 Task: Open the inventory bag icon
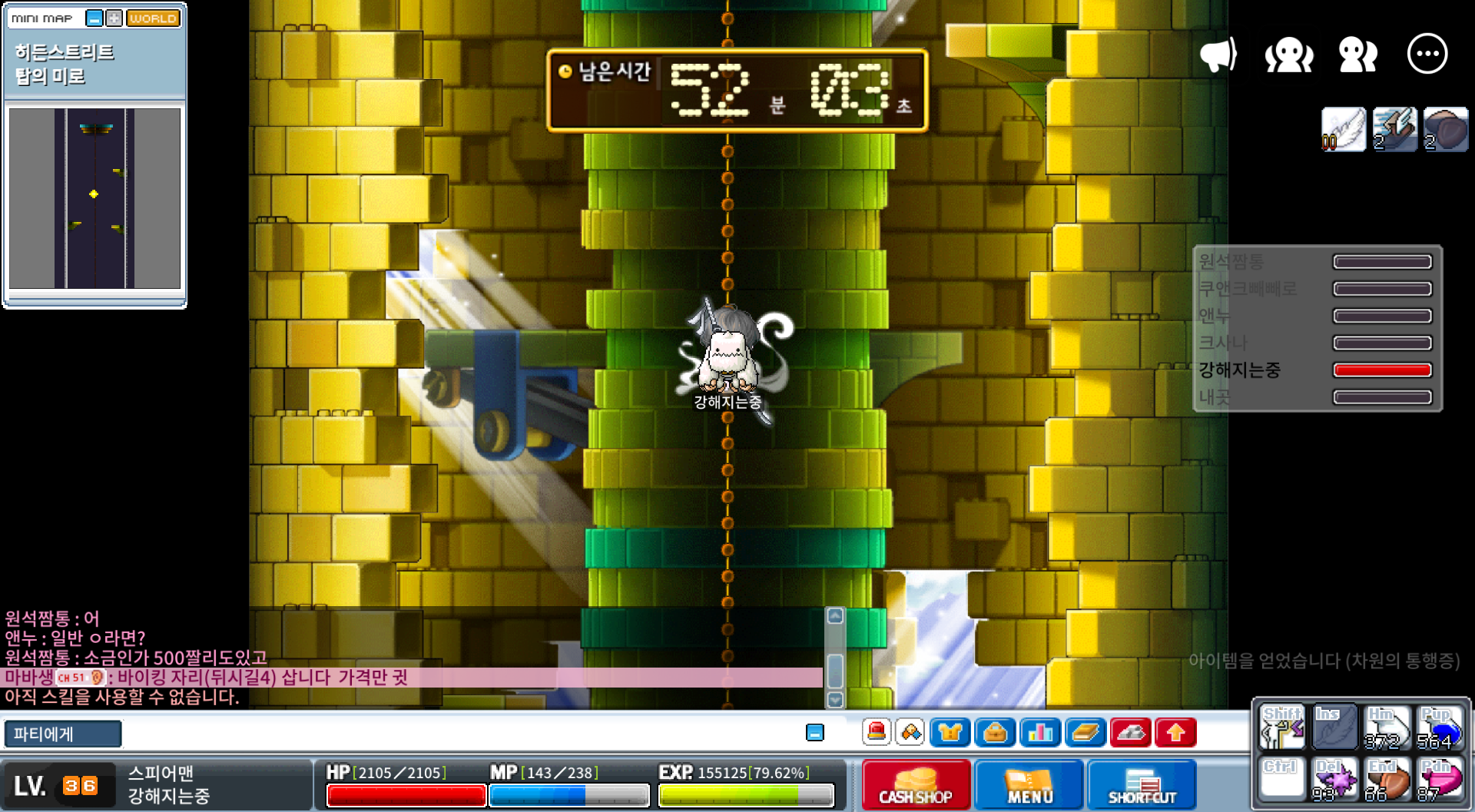(x=995, y=733)
